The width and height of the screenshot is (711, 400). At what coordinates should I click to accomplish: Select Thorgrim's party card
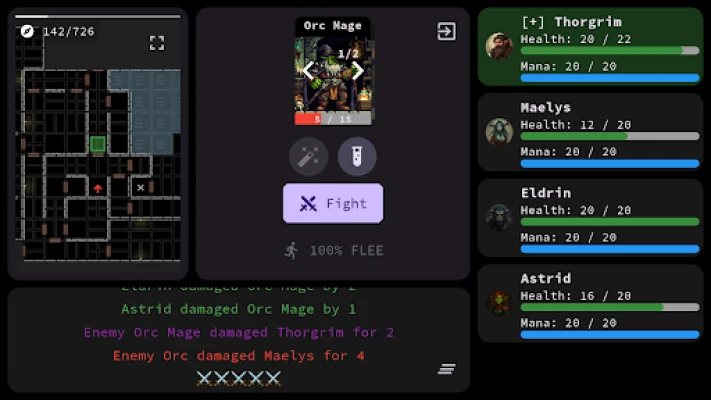[x=591, y=47]
